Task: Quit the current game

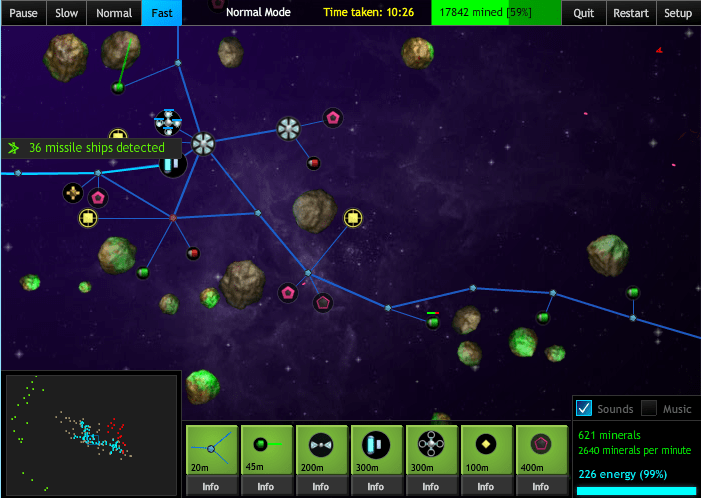Action: point(584,13)
